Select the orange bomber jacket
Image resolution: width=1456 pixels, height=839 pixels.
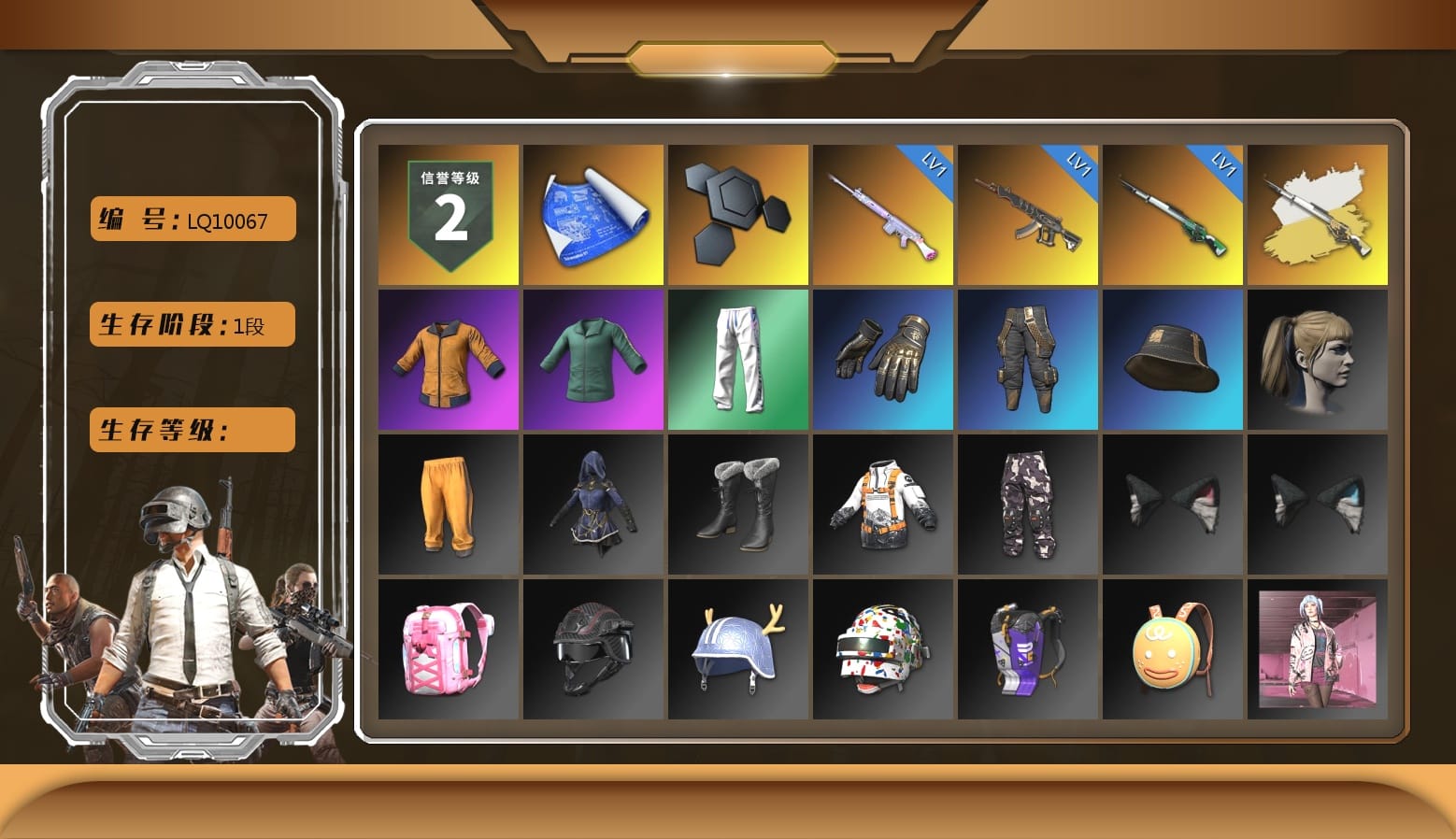pos(447,360)
